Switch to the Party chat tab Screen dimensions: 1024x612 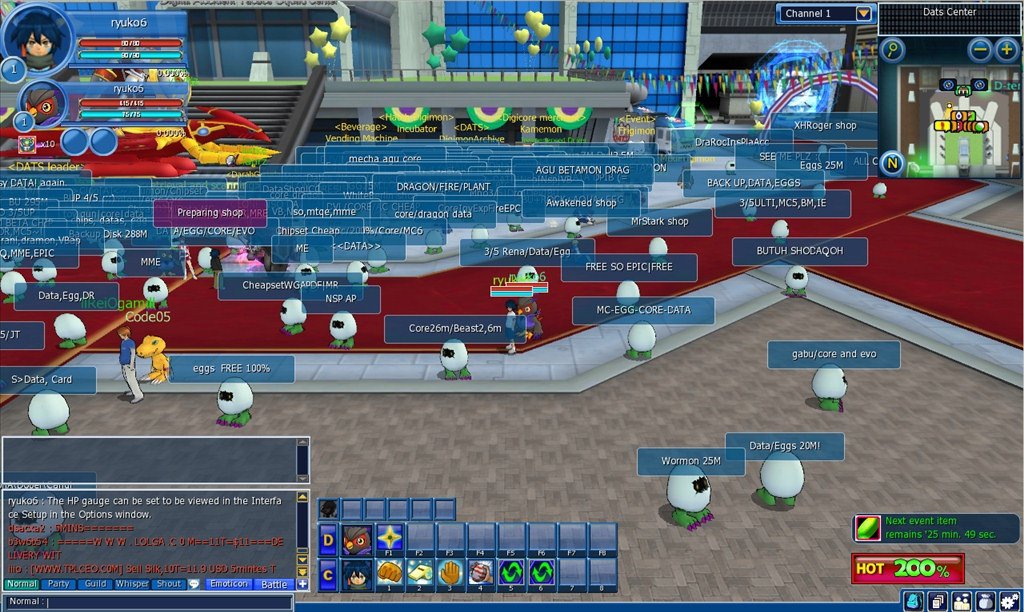click(59, 584)
